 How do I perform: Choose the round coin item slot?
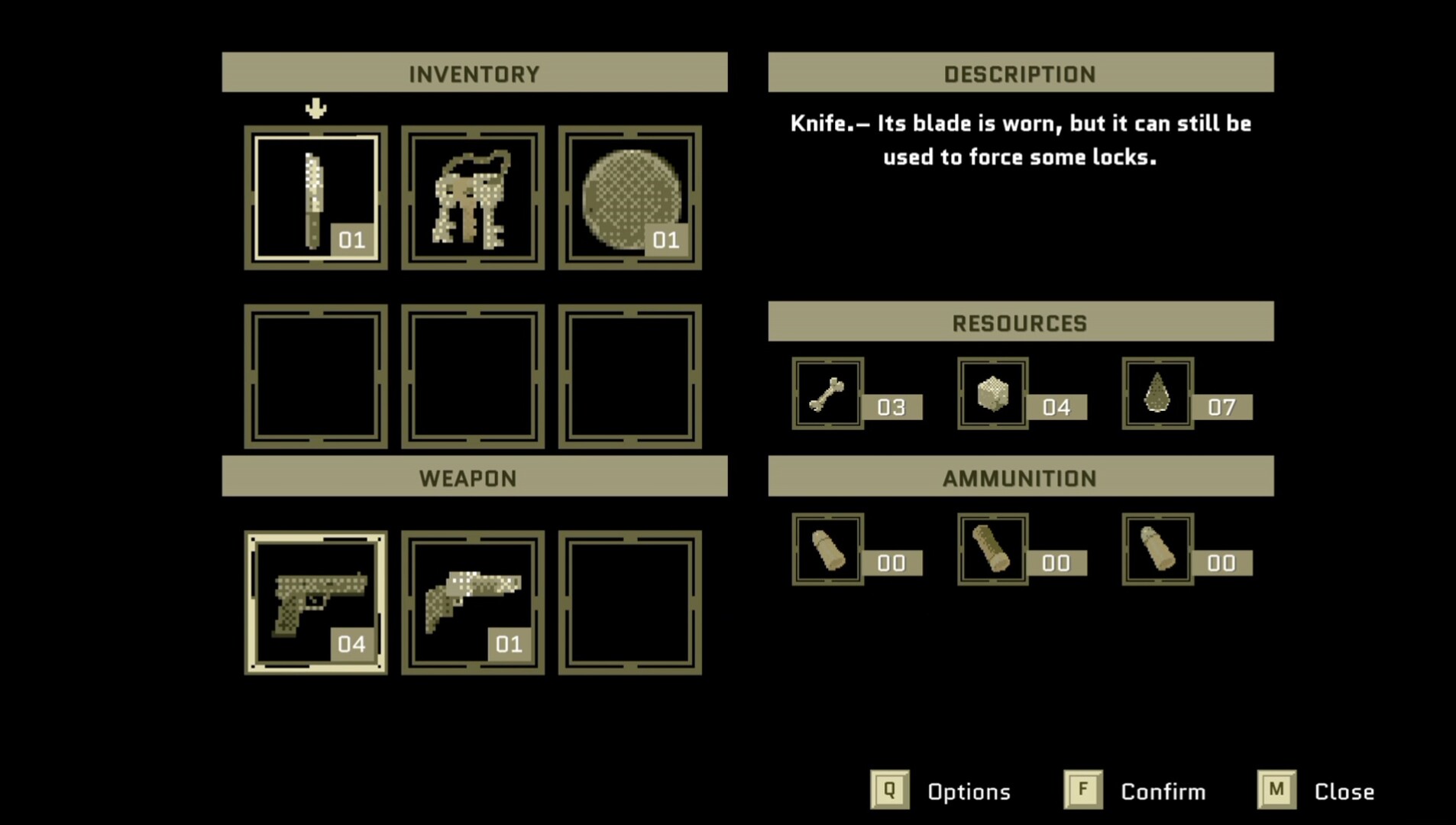(x=630, y=198)
